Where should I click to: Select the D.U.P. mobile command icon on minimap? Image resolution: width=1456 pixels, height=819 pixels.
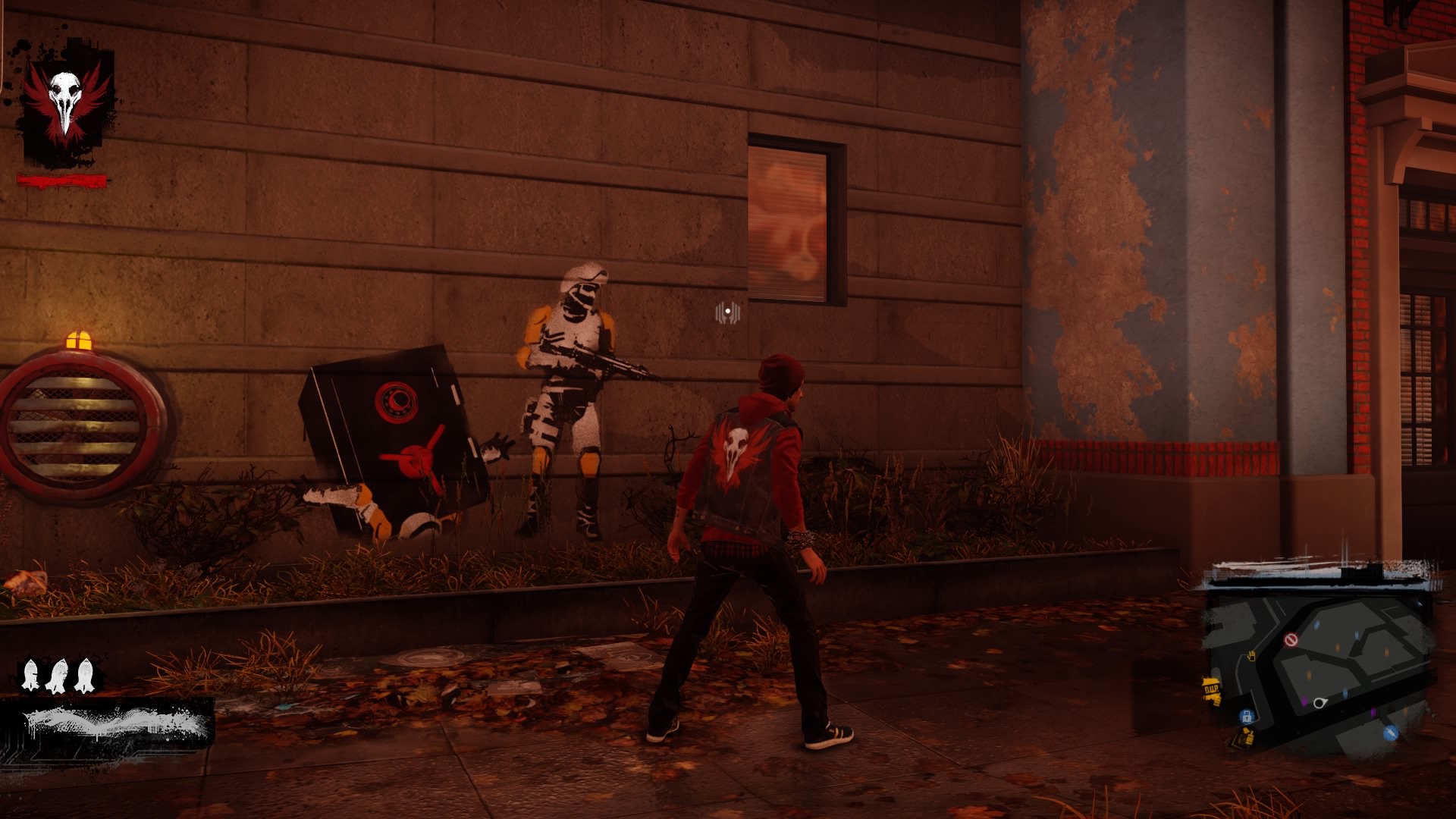[1212, 689]
